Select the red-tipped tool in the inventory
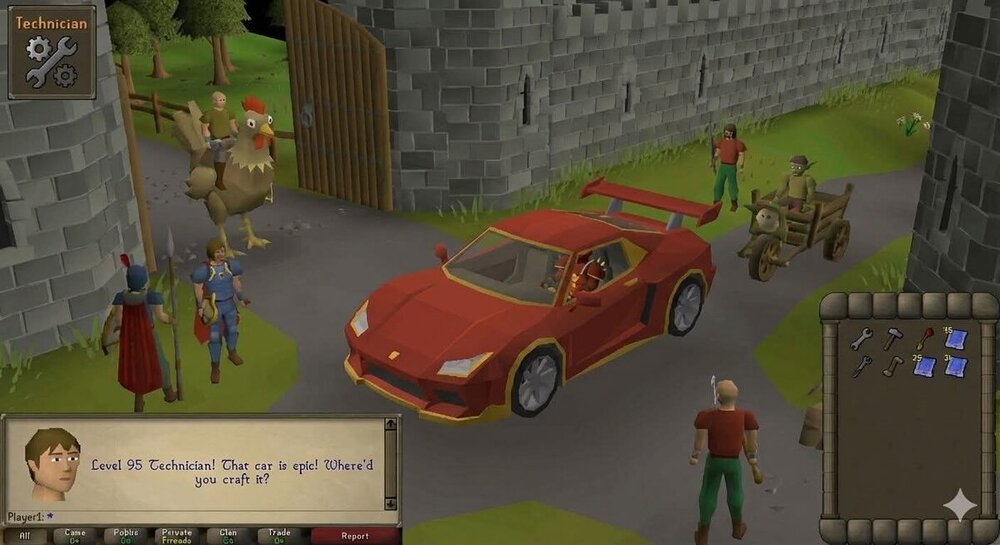This screenshot has width=1000, height=545. 924,340
